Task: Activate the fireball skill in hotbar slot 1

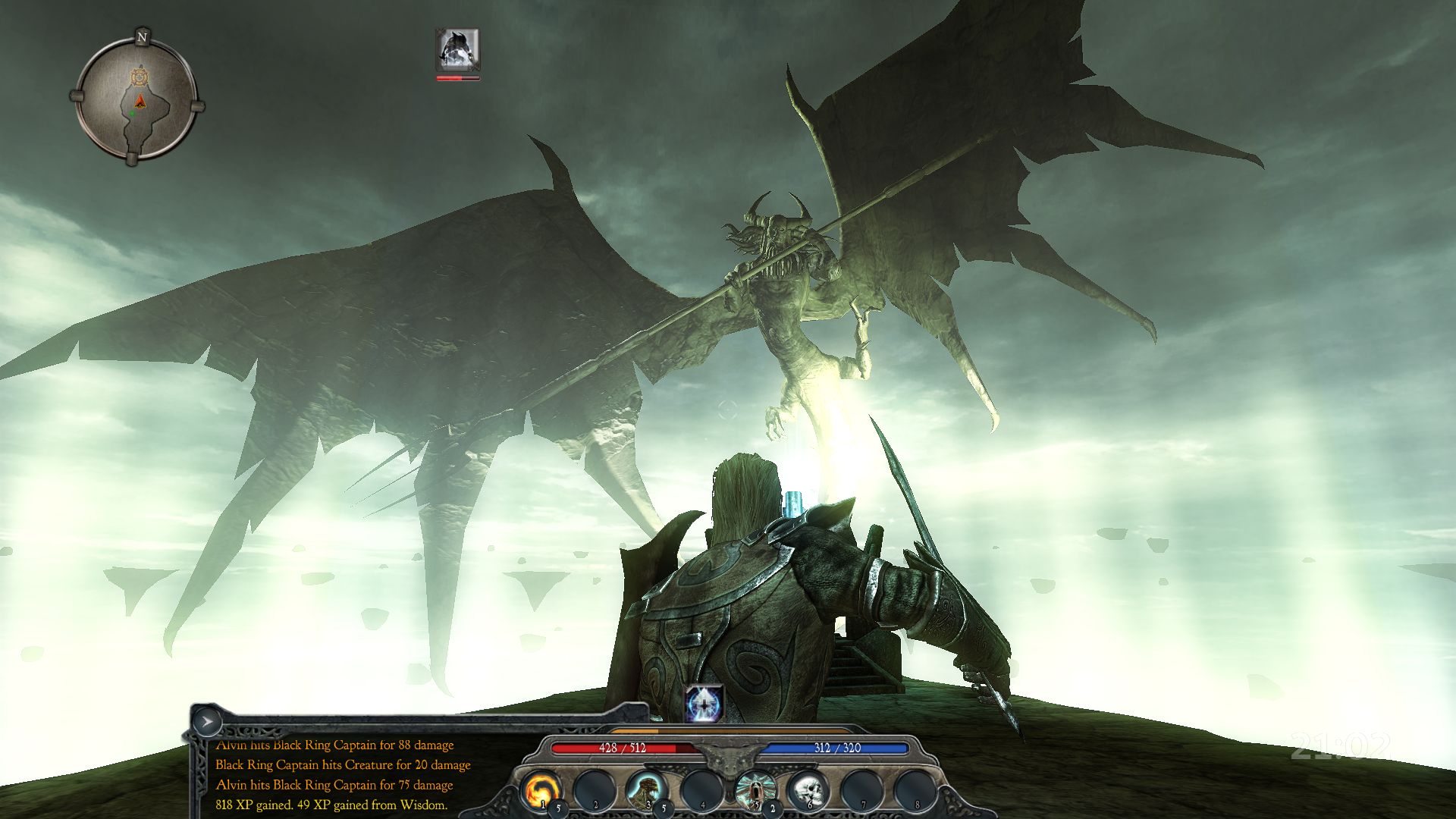Action: 540,789
